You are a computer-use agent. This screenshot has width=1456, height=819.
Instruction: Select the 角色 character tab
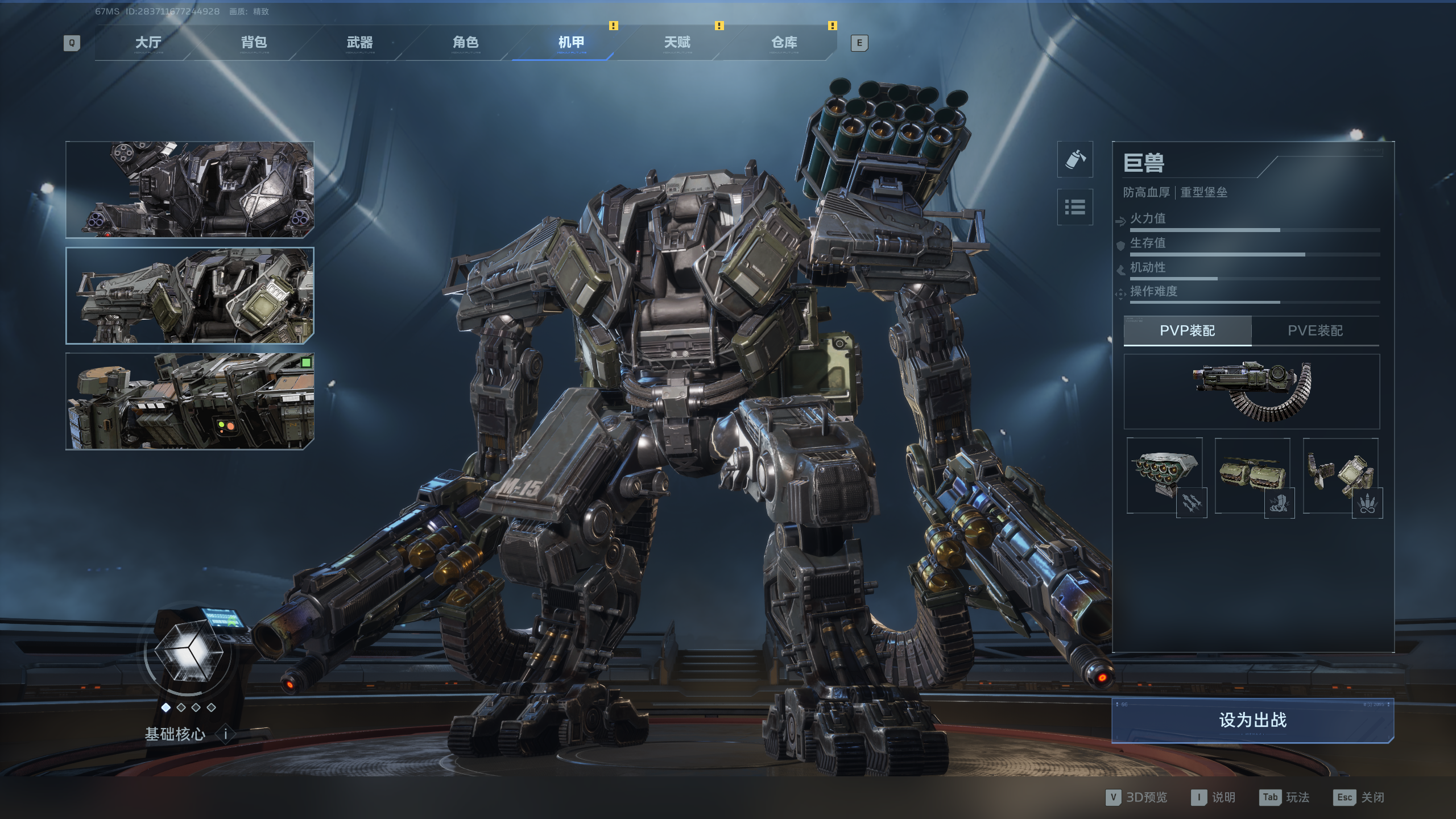click(x=465, y=43)
